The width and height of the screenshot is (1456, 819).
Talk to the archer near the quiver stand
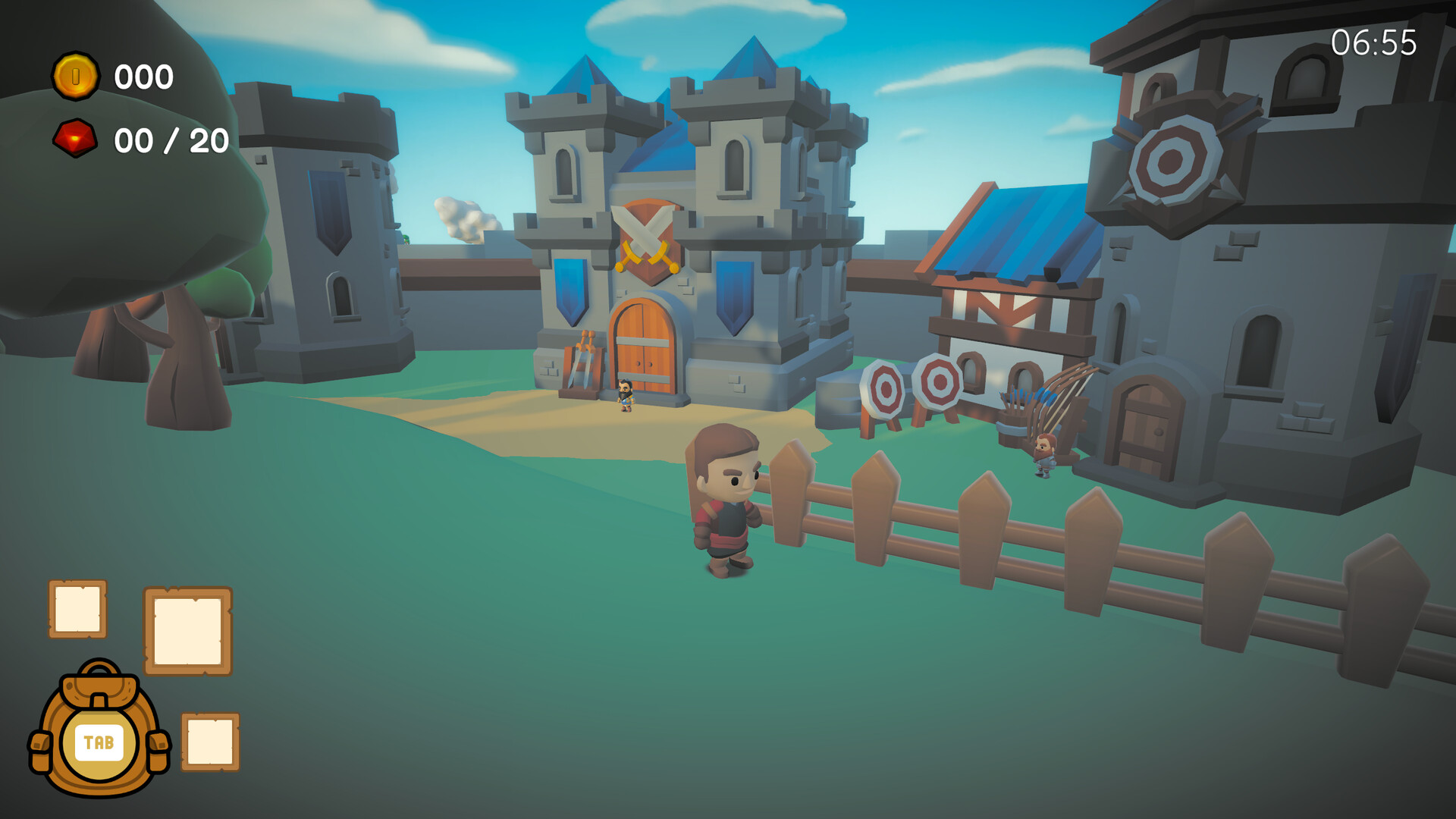tap(1043, 455)
